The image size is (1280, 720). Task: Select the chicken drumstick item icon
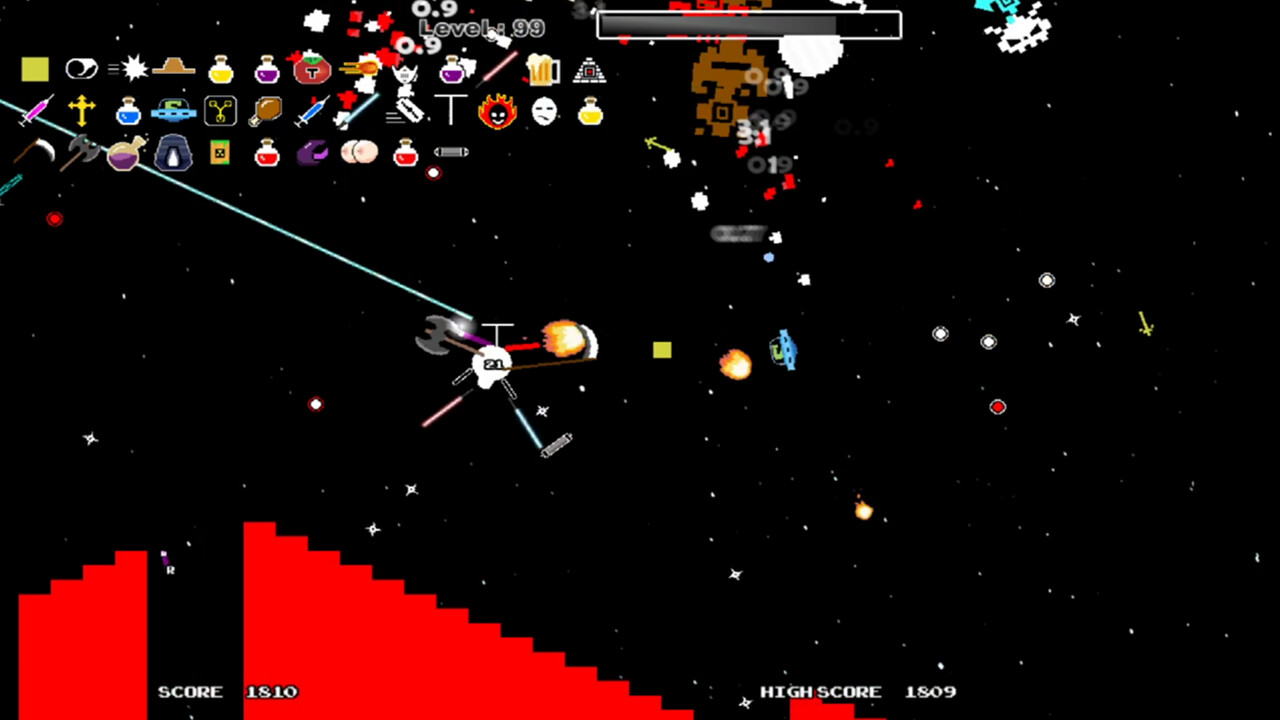click(266, 110)
